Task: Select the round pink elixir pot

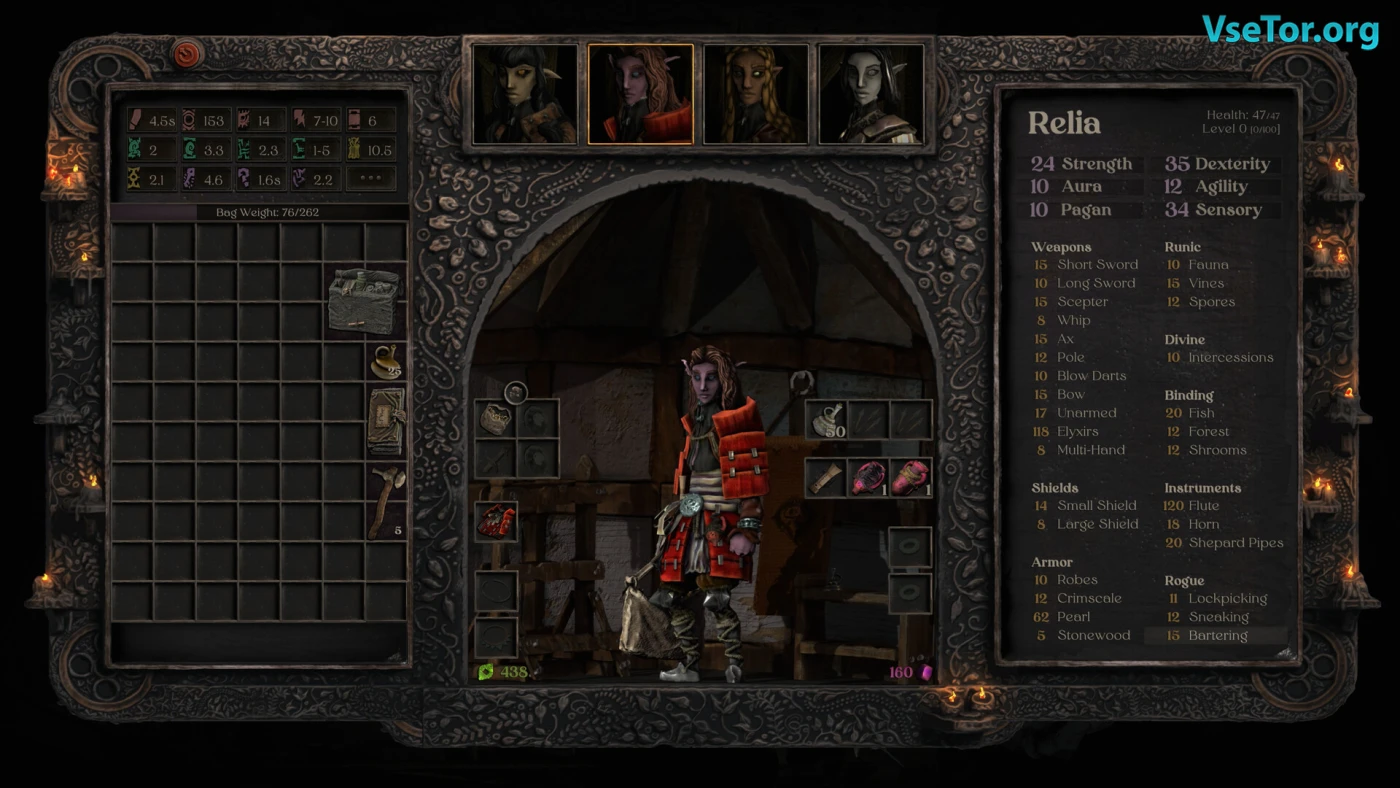Action: point(868,478)
